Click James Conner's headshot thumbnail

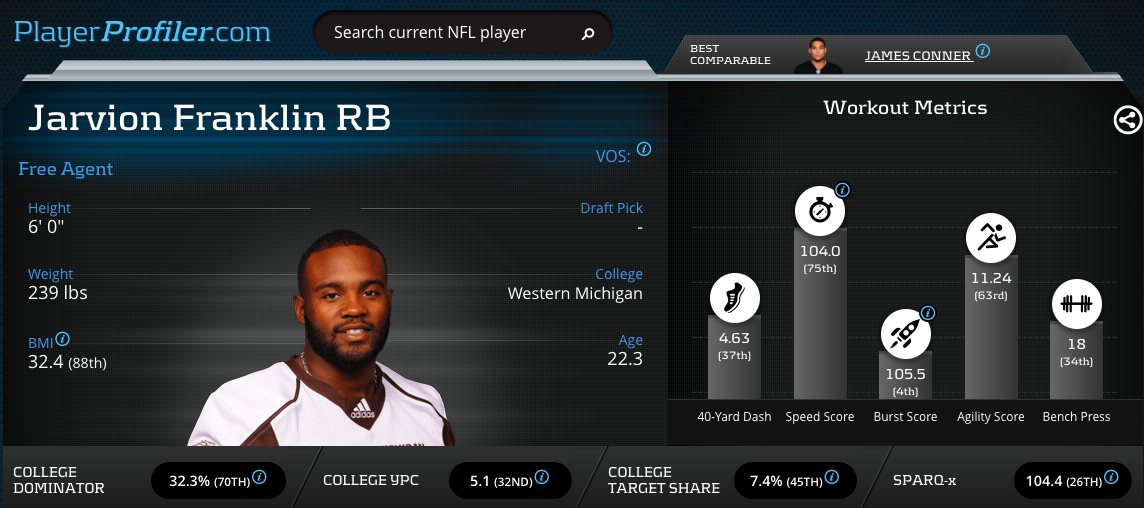click(x=818, y=56)
